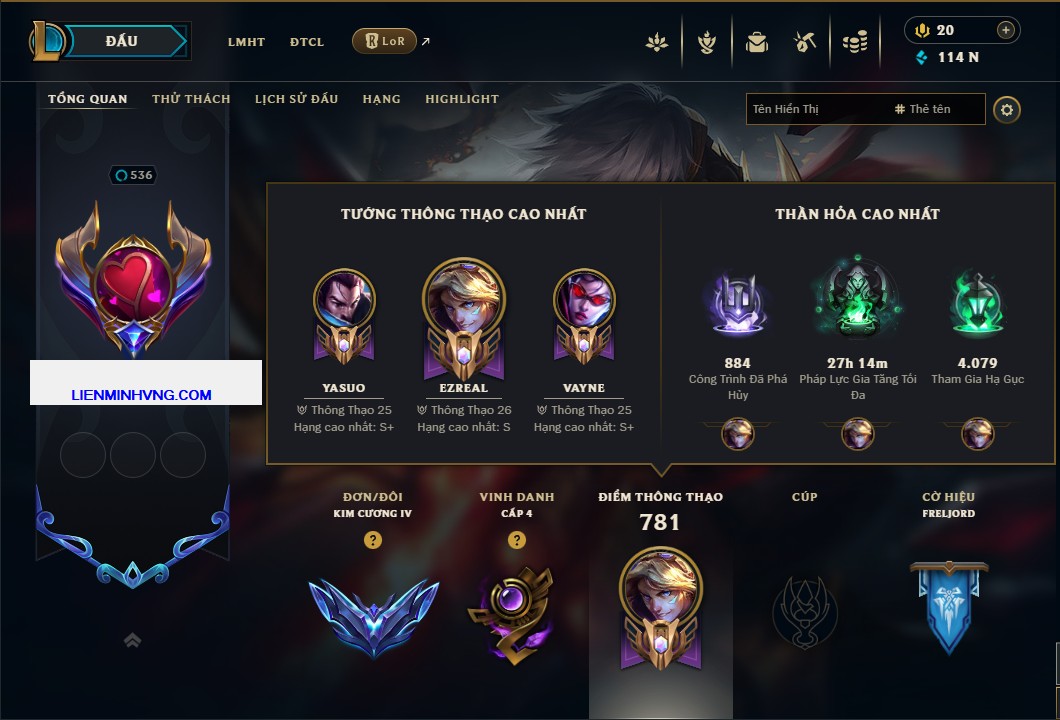Open the backpack collection icon
This screenshot has height=720, width=1060.
coord(757,42)
